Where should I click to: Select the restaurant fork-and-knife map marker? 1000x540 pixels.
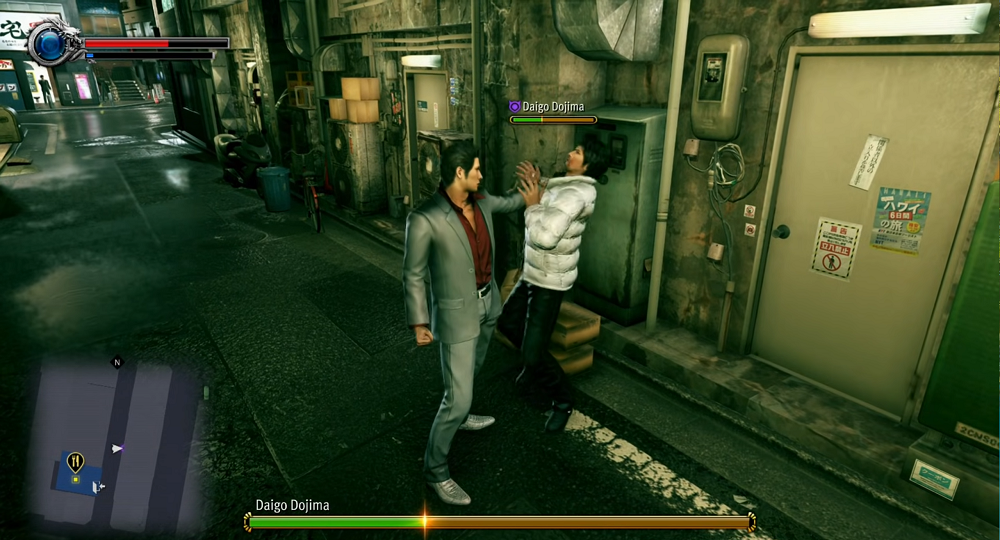click(x=75, y=461)
